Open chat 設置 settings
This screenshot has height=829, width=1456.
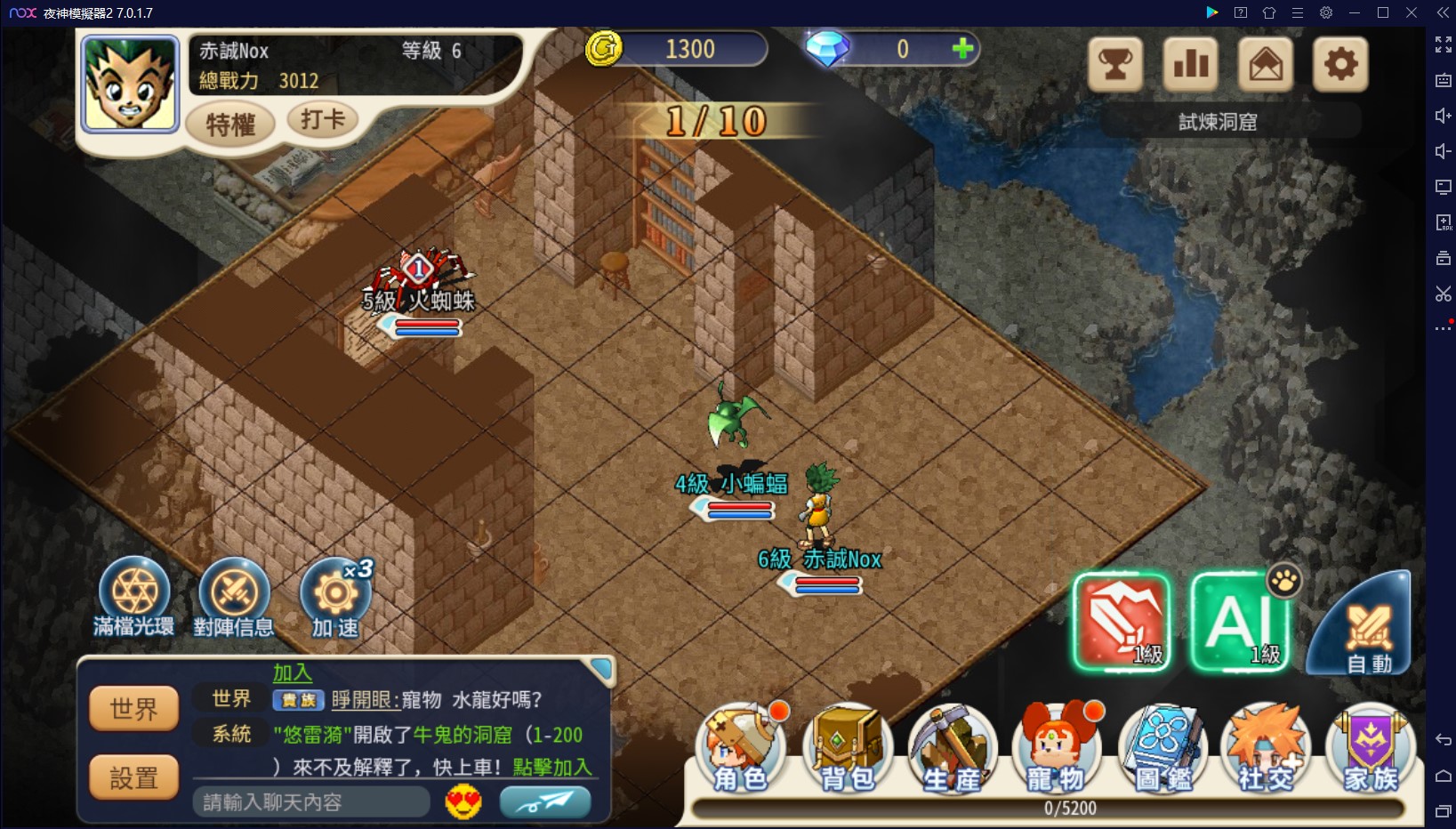tap(133, 778)
